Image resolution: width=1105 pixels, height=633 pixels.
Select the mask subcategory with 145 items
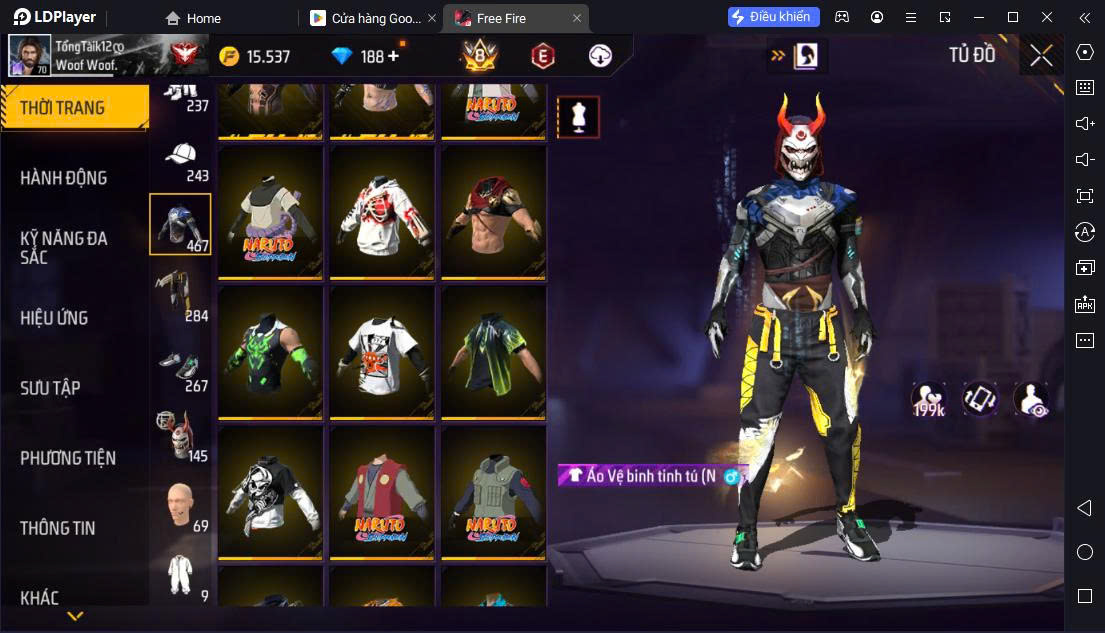(x=181, y=437)
